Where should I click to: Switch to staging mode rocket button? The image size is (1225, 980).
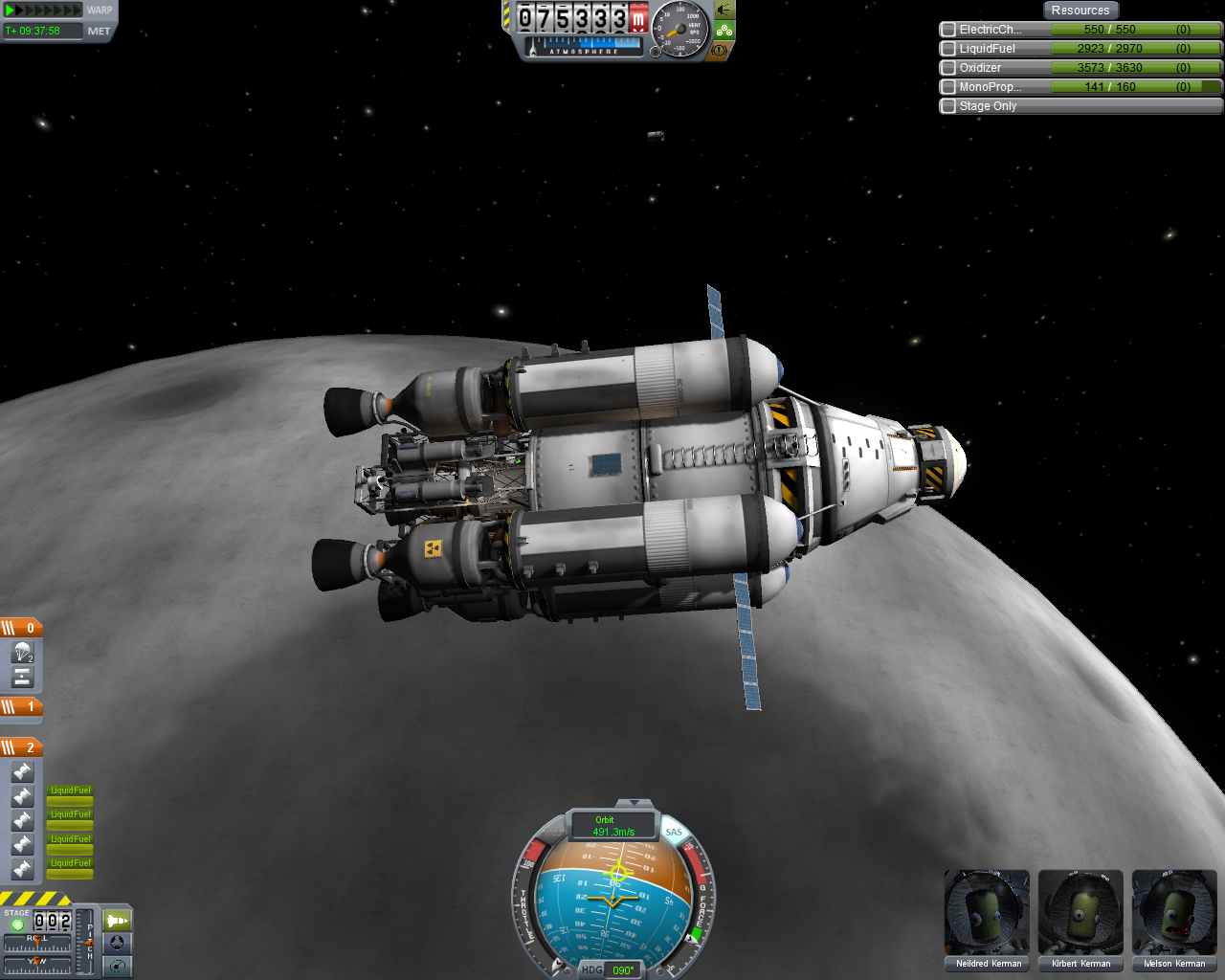click(x=117, y=921)
